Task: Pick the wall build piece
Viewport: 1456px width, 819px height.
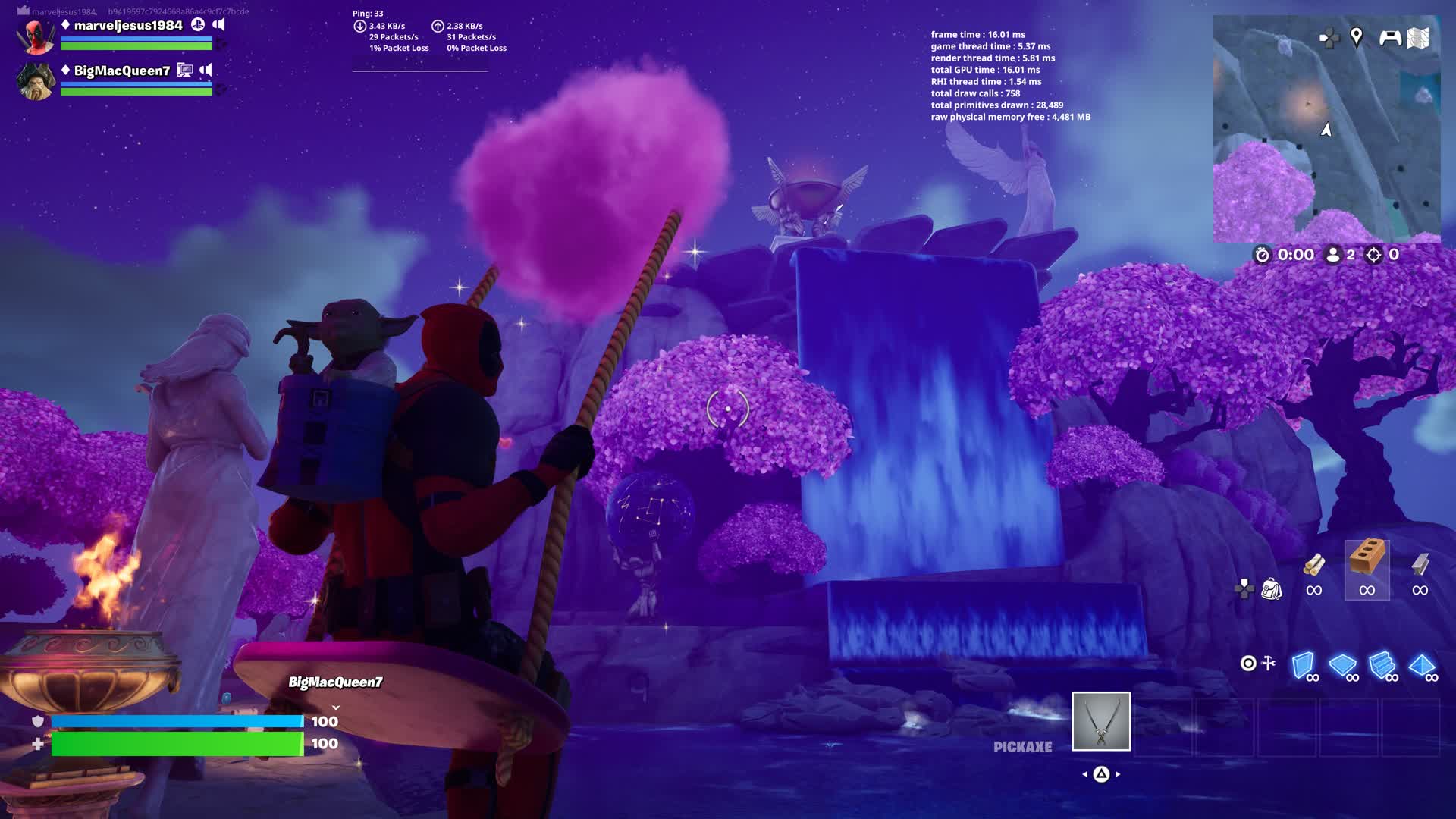Action: click(1303, 665)
